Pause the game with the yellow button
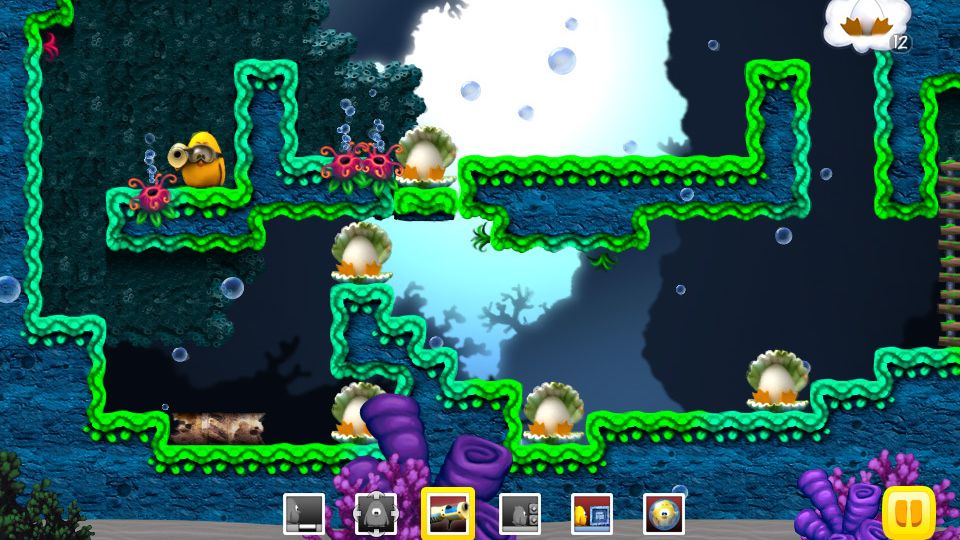The width and height of the screenshot is (960, 540). tap(909, 513)
